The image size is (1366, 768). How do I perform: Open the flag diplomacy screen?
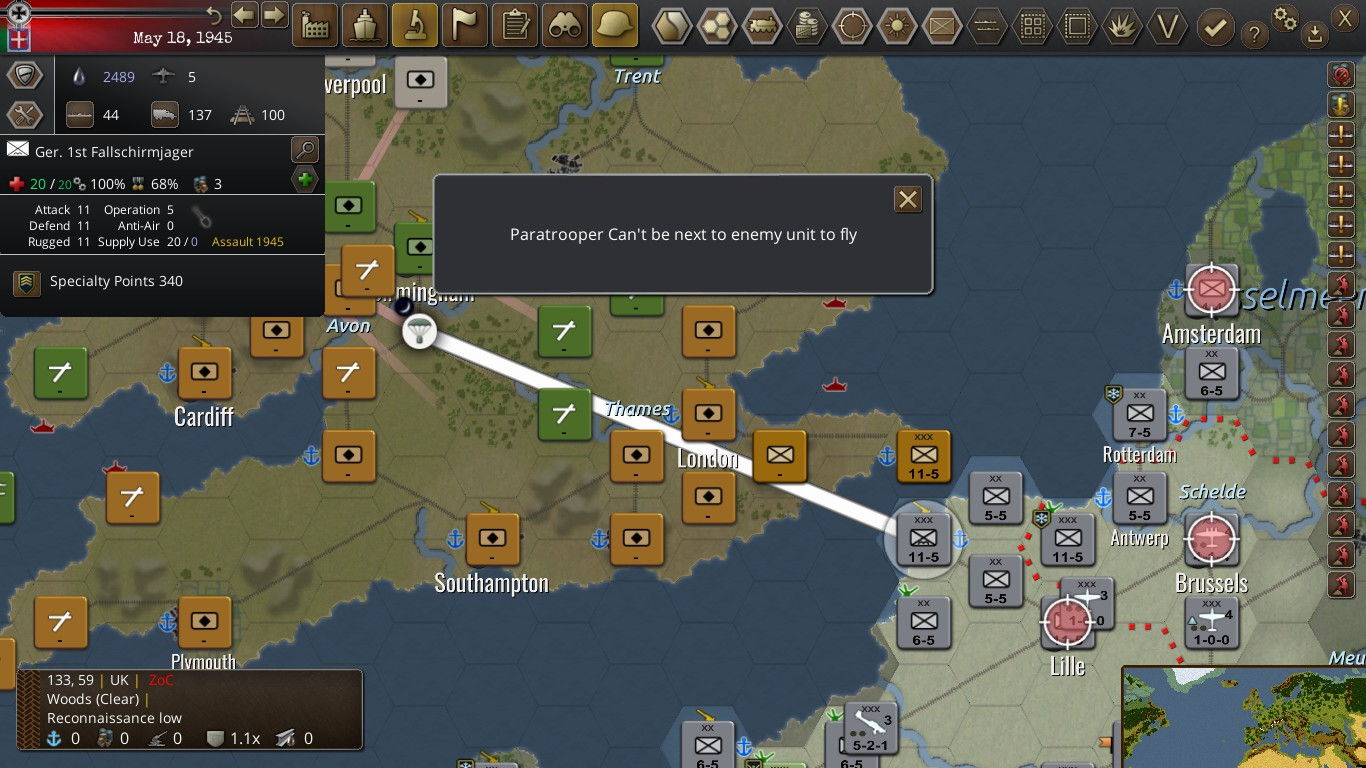point(465,24)
